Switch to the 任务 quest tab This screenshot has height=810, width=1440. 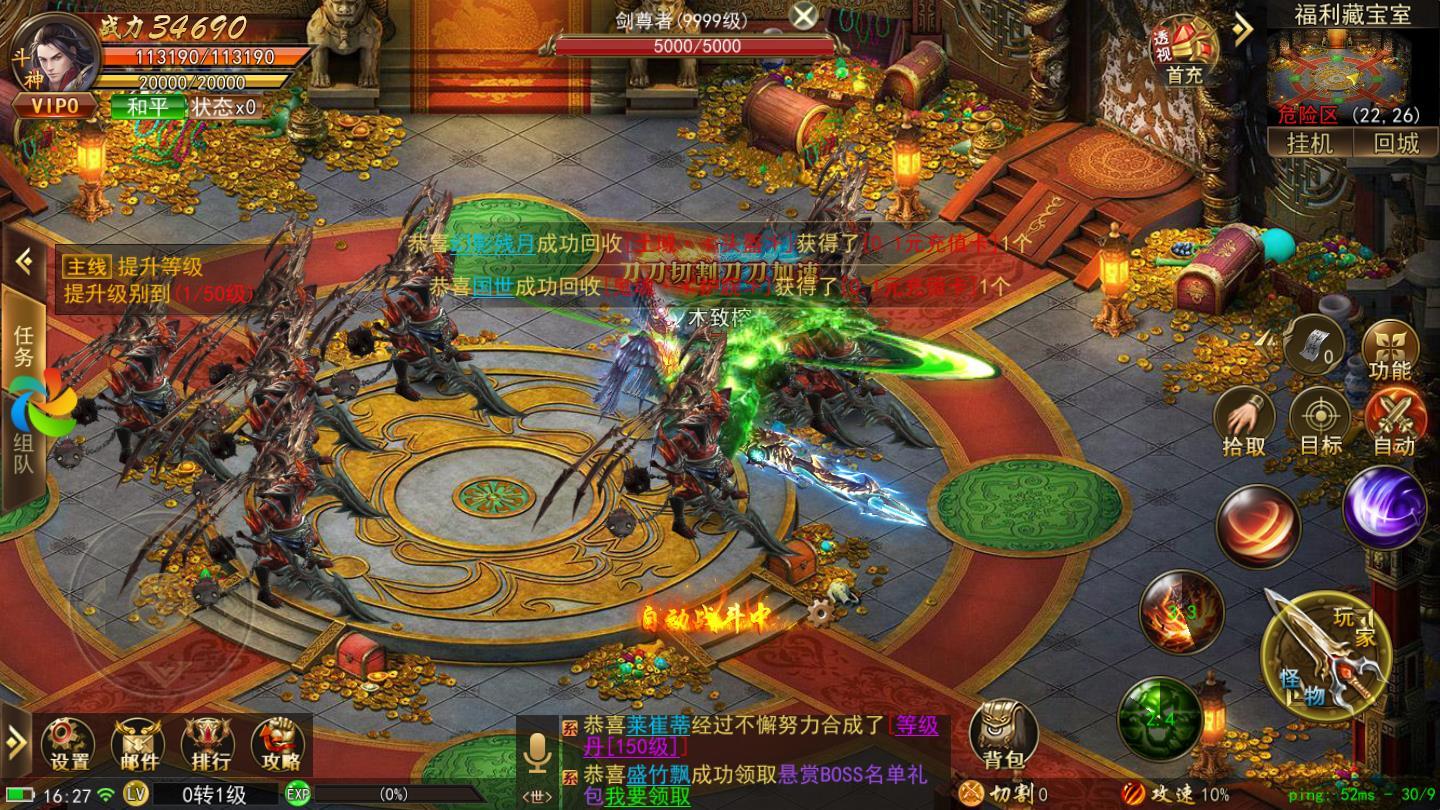[x=24, y=343]
